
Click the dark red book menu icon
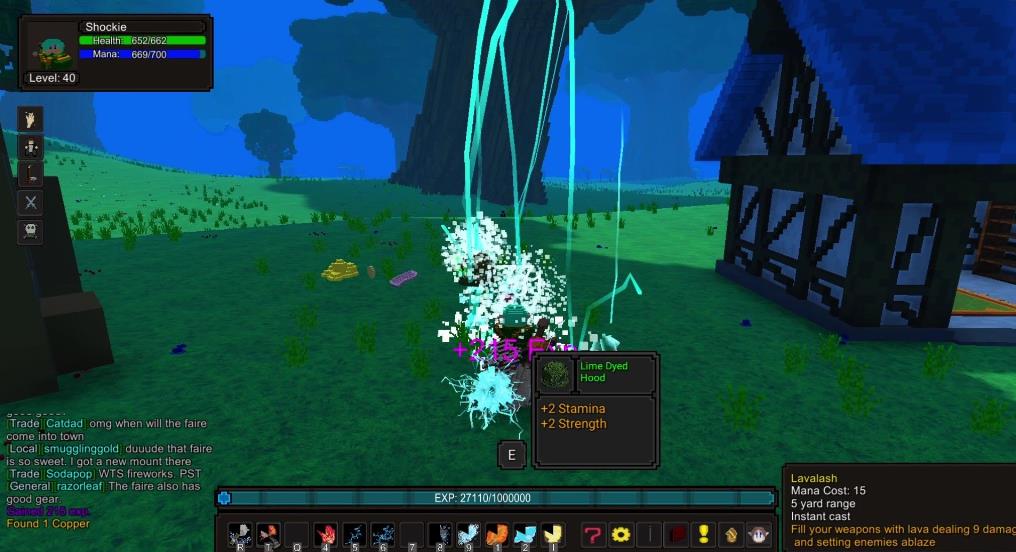[x=676, y=535]
